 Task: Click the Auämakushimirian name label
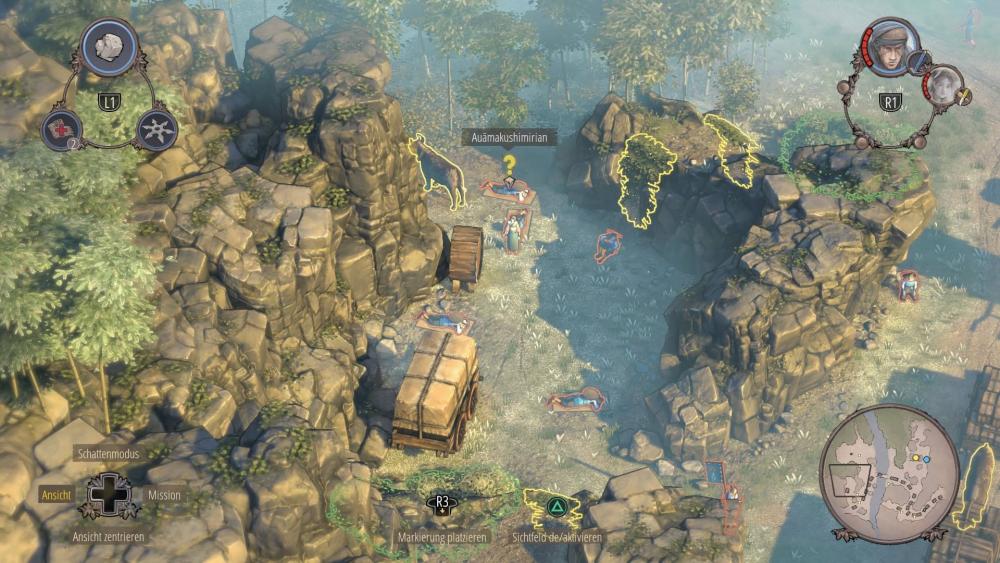[x=509, y=138]
